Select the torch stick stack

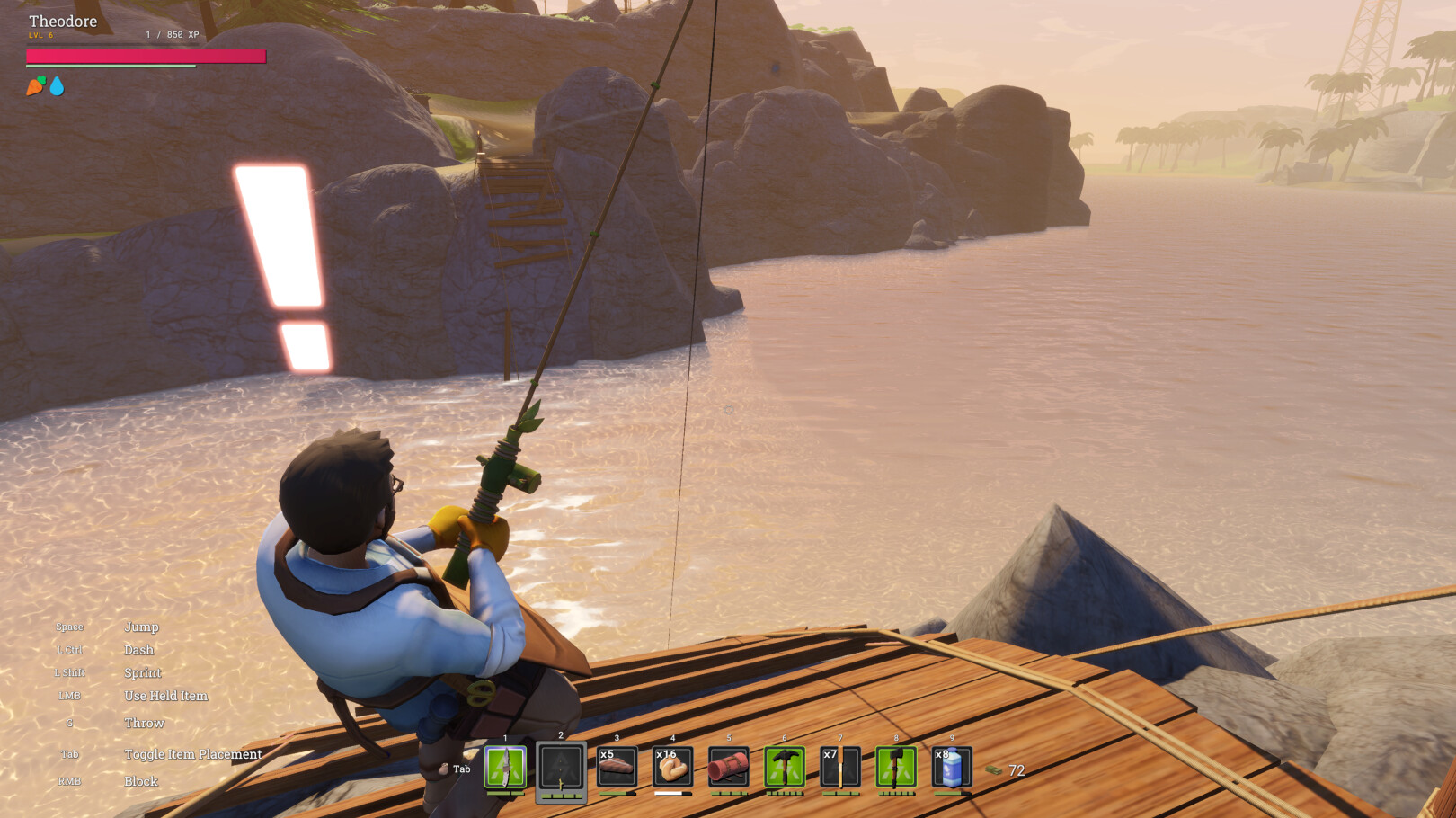pyautogui.click(x=839, y=768)
